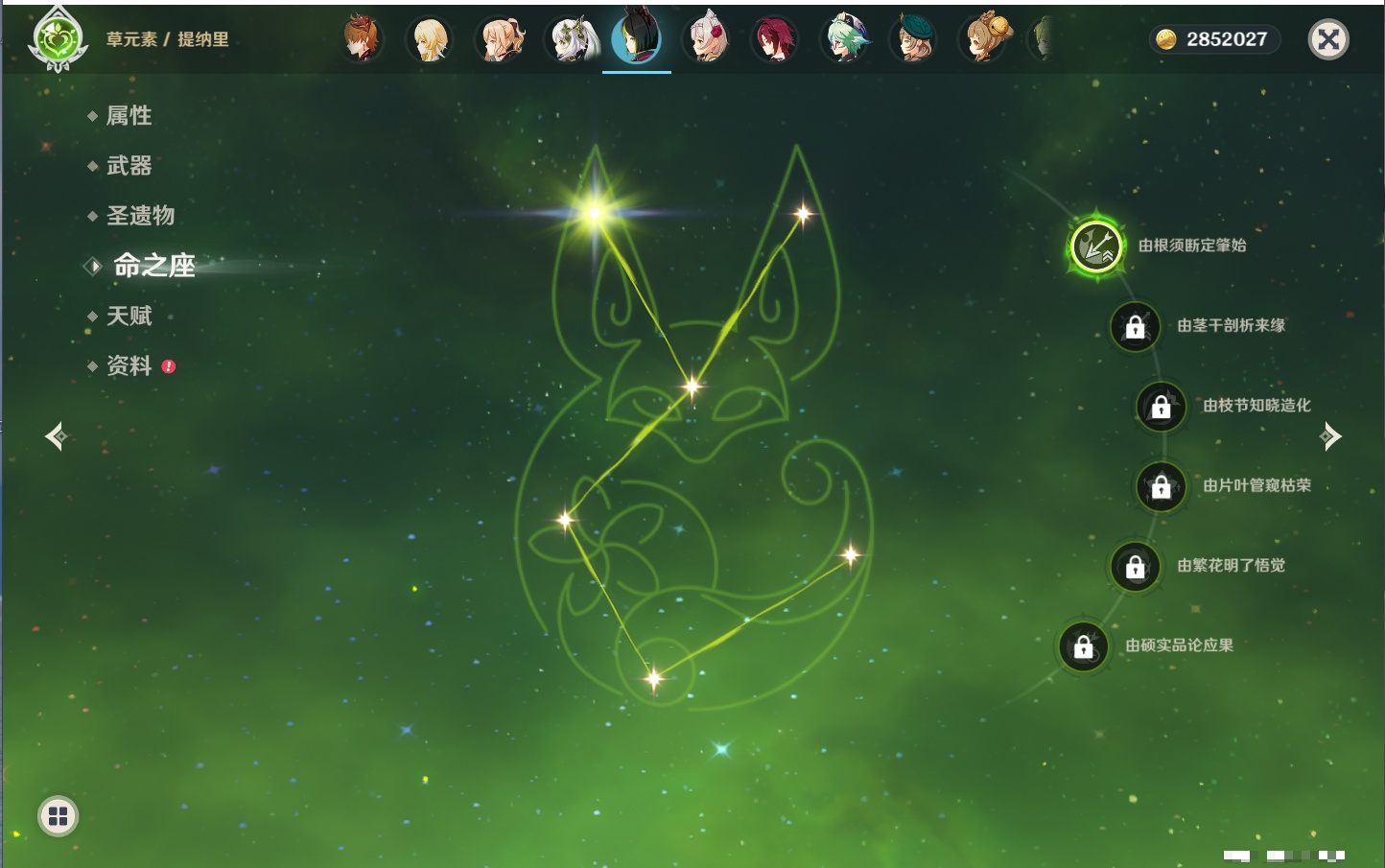Select the 命之座 constellation page
Viewport: 1385px width, 868px height.
coord(153,266)
